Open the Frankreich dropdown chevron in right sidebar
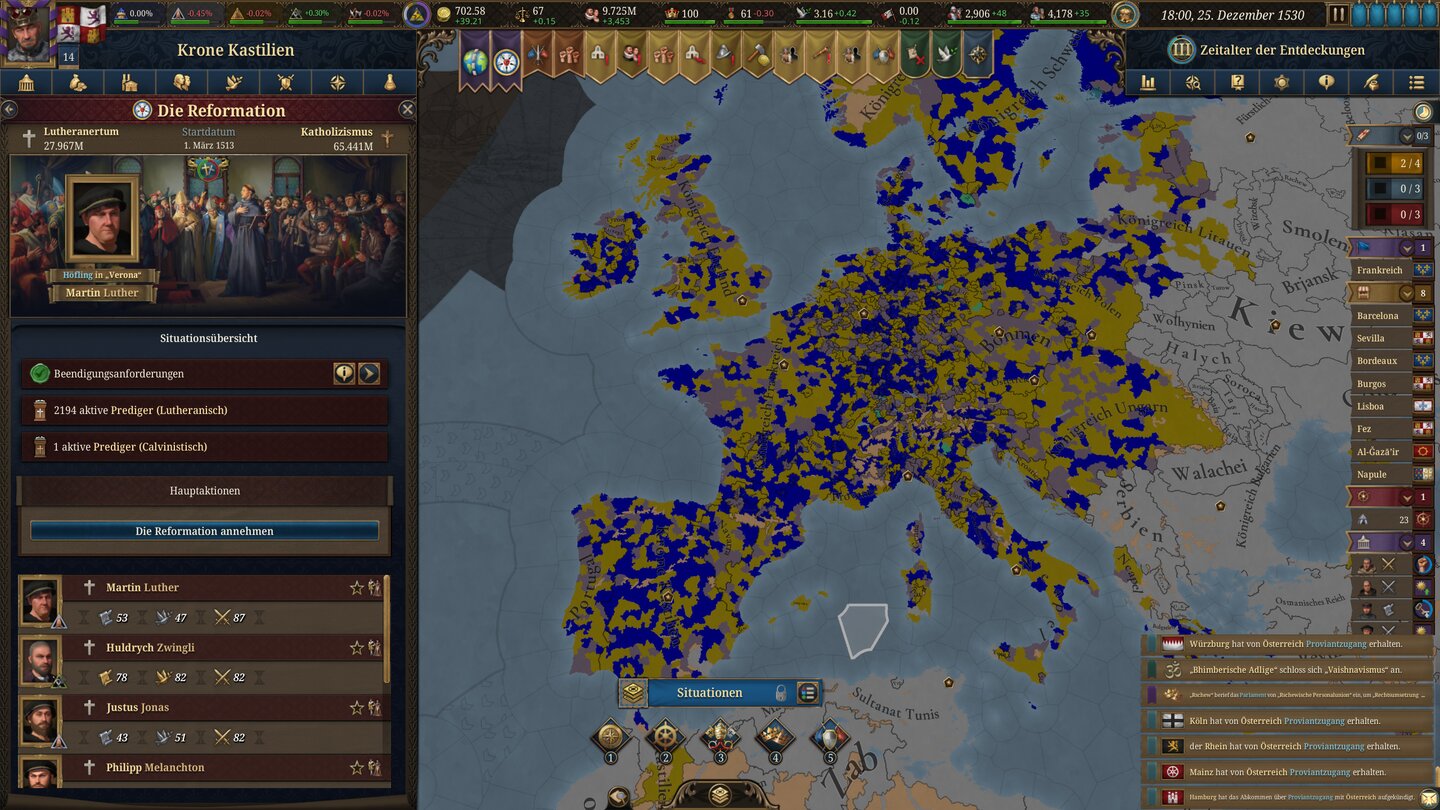Screen dimensions: 1440x810 pyautogui.click(x=1407, y=248)
